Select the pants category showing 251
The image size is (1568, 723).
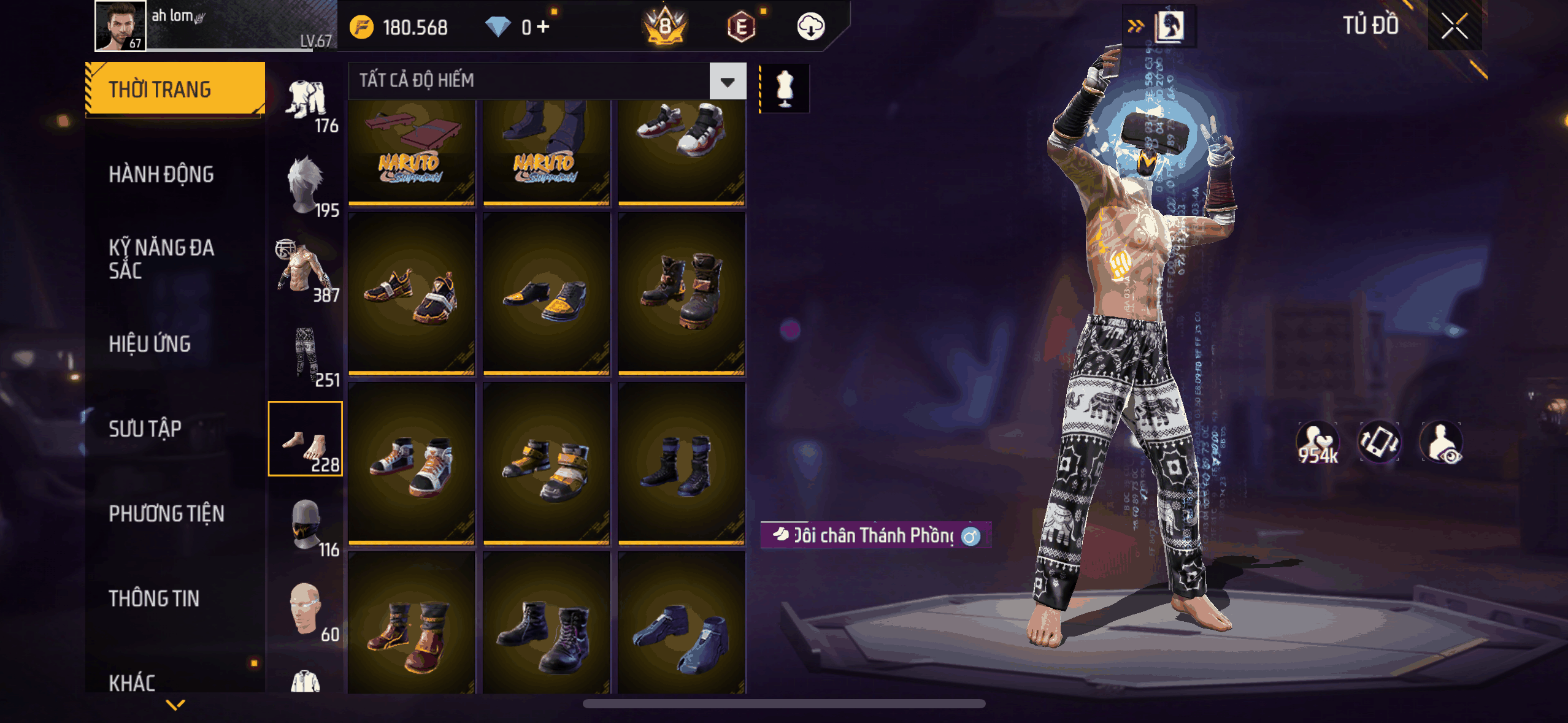(306, 355)
